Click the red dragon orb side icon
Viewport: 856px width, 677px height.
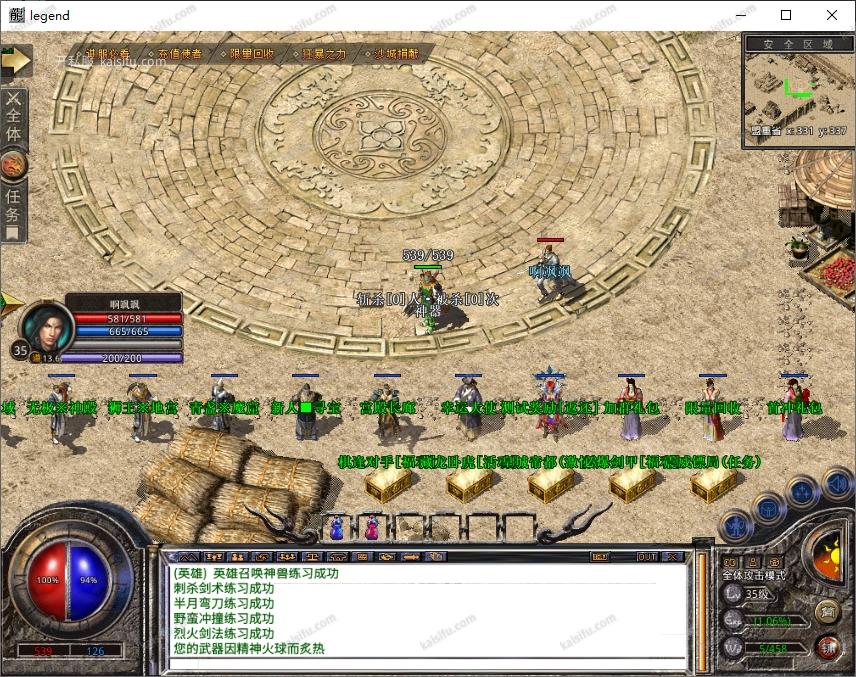tap(13, 162)
